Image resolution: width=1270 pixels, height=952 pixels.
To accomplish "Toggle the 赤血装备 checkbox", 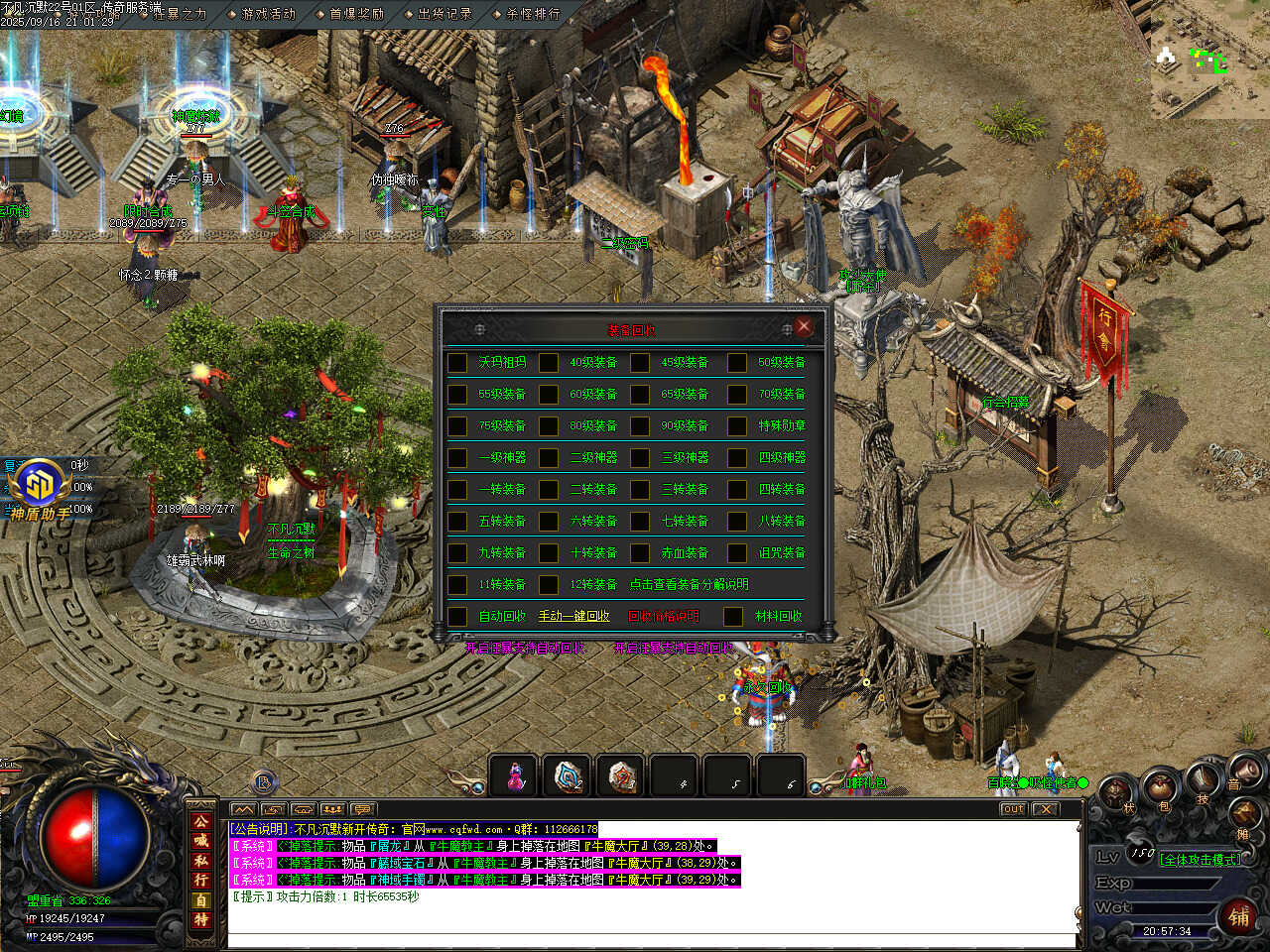I will click(640, 553).
